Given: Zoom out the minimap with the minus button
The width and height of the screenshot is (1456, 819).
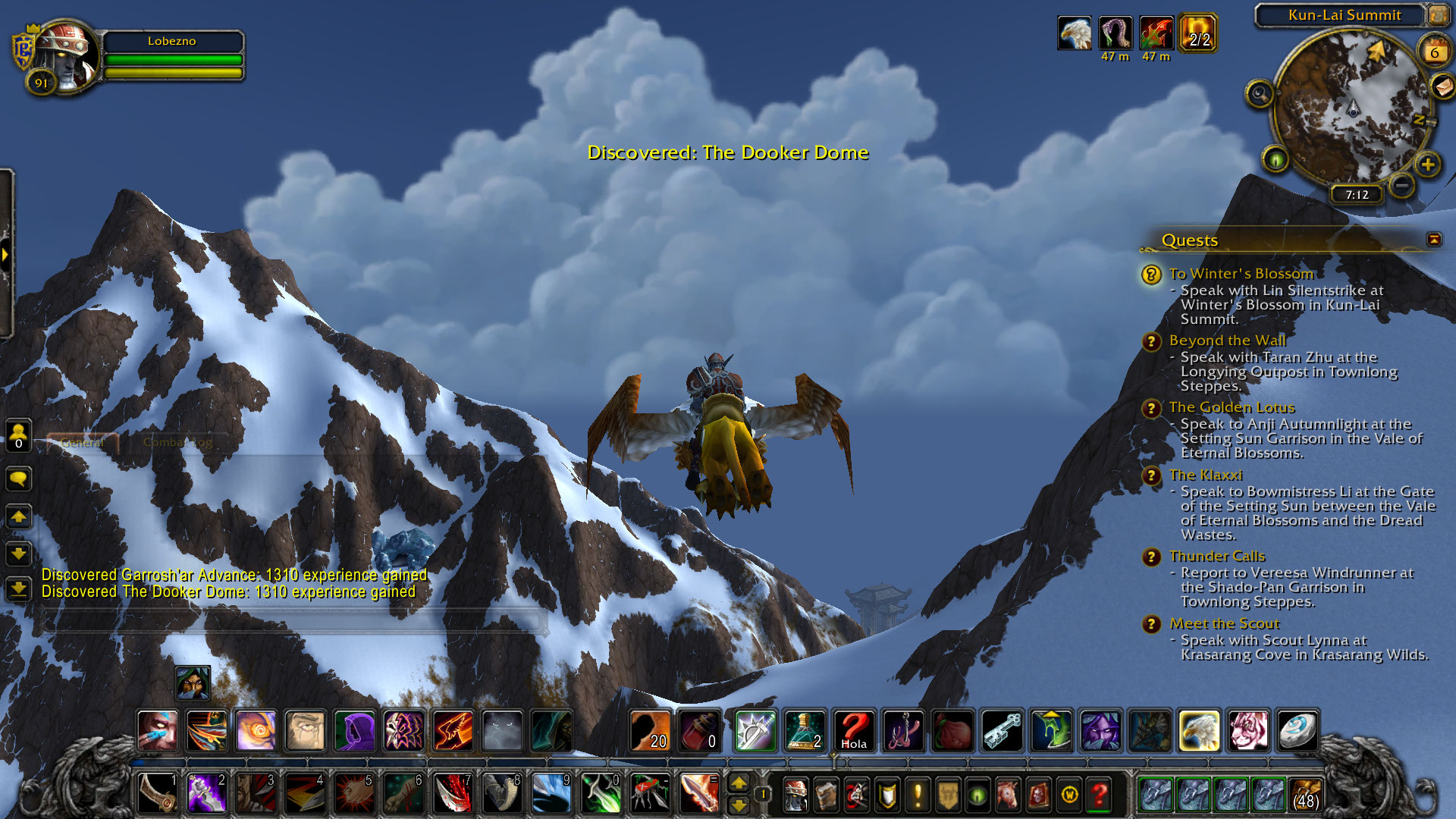Looking at the screenshot, I should coord(1402,184).
